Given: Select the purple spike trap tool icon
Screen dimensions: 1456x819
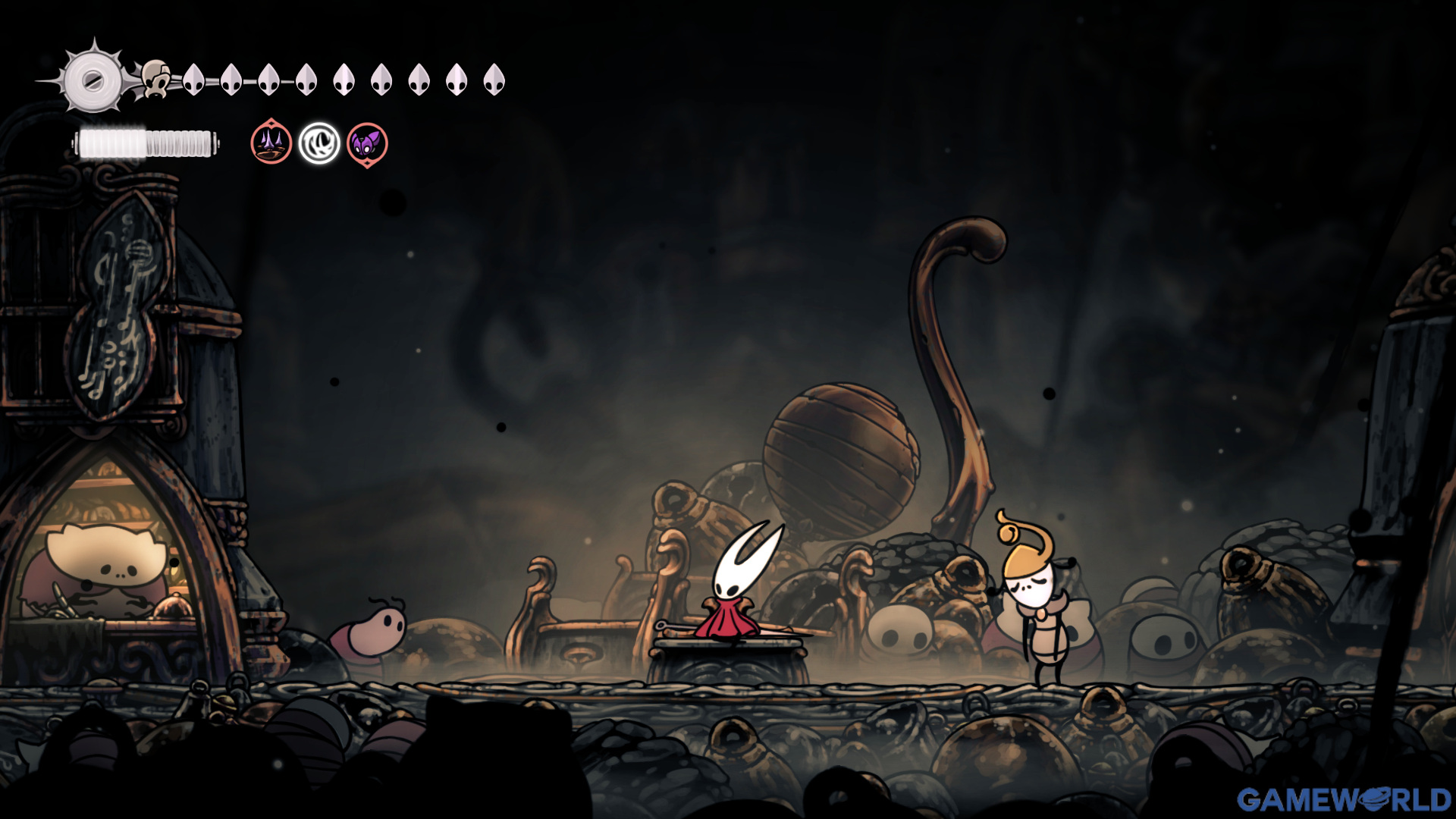Looking at the screenshot, I should pyautogui.click(x=271, y=143).
